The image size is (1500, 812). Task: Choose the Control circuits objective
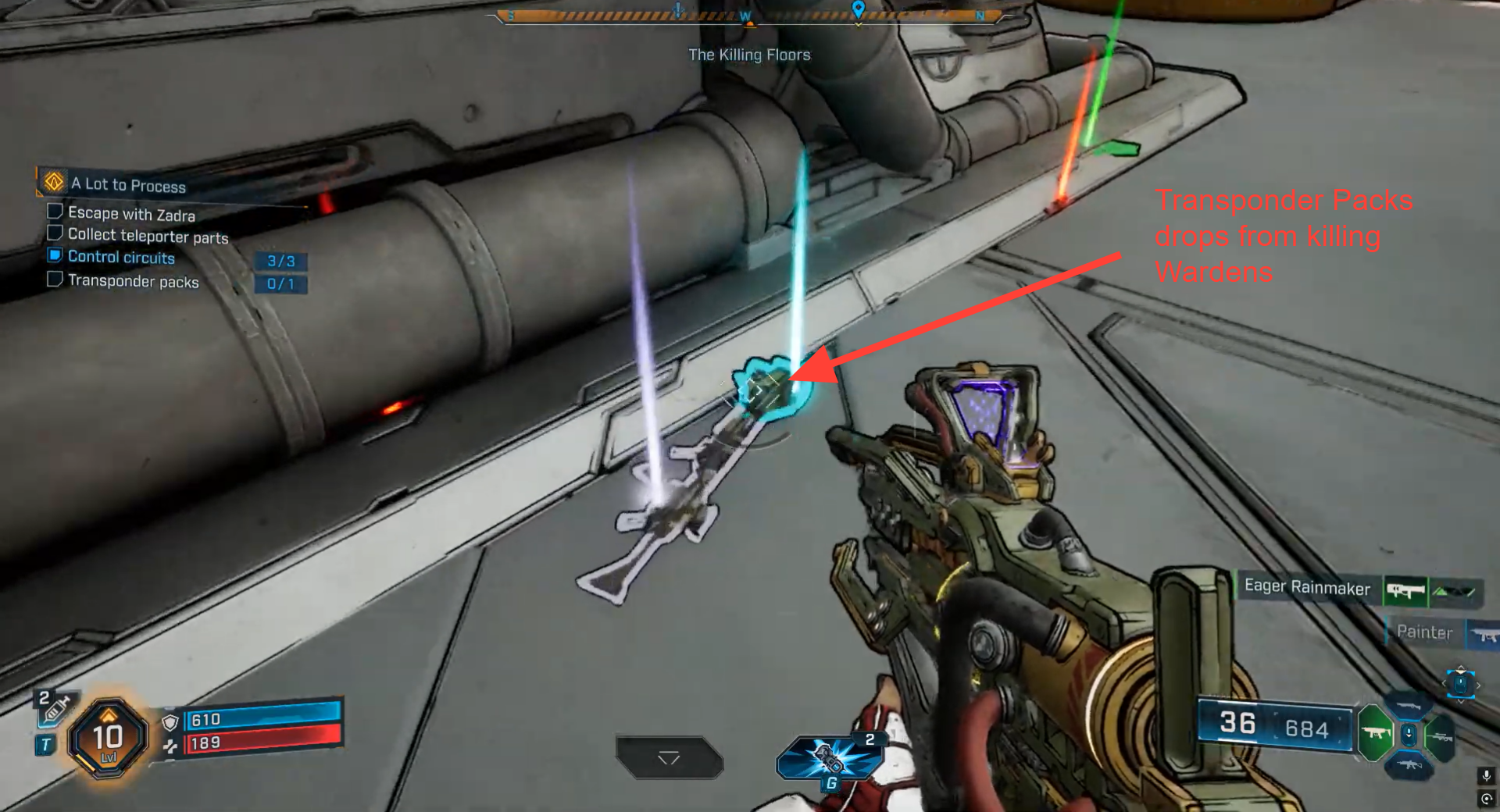point(121,257)
